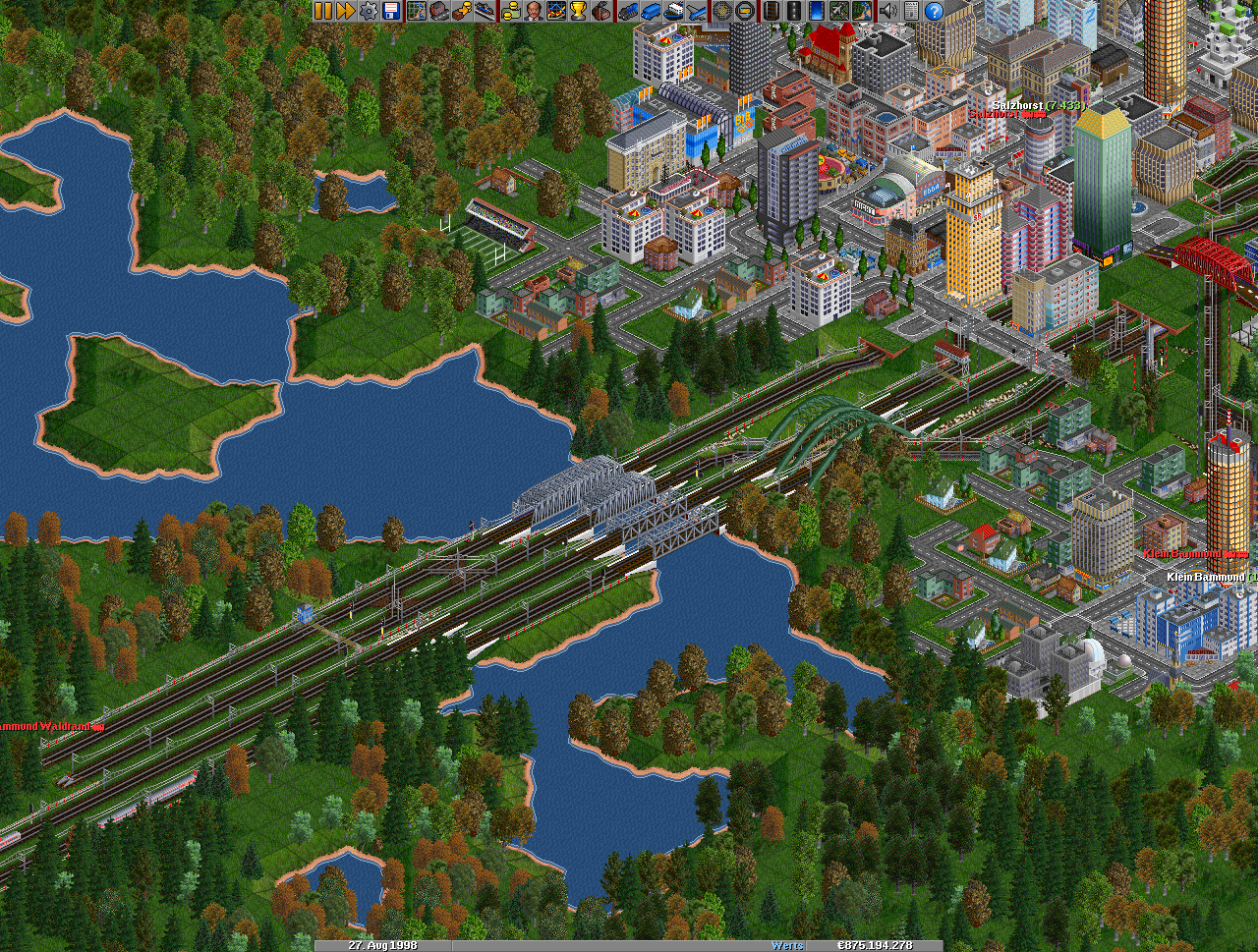This screenshot has height=952, width=1258.
Task: Open the town directory
Action: pyautogui.click(x=439, y=11)
